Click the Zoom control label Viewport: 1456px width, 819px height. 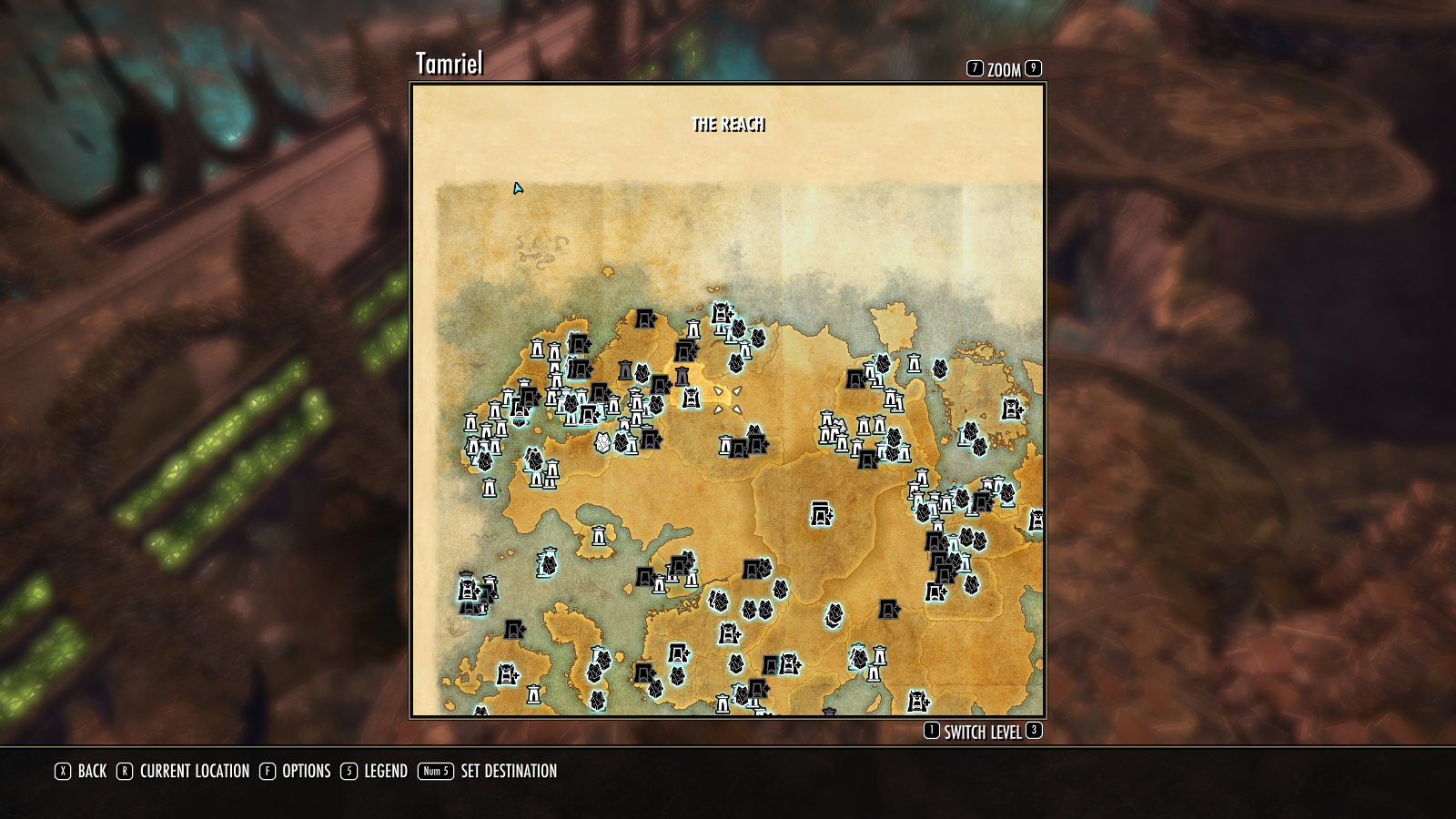(x=1004, y=70)
